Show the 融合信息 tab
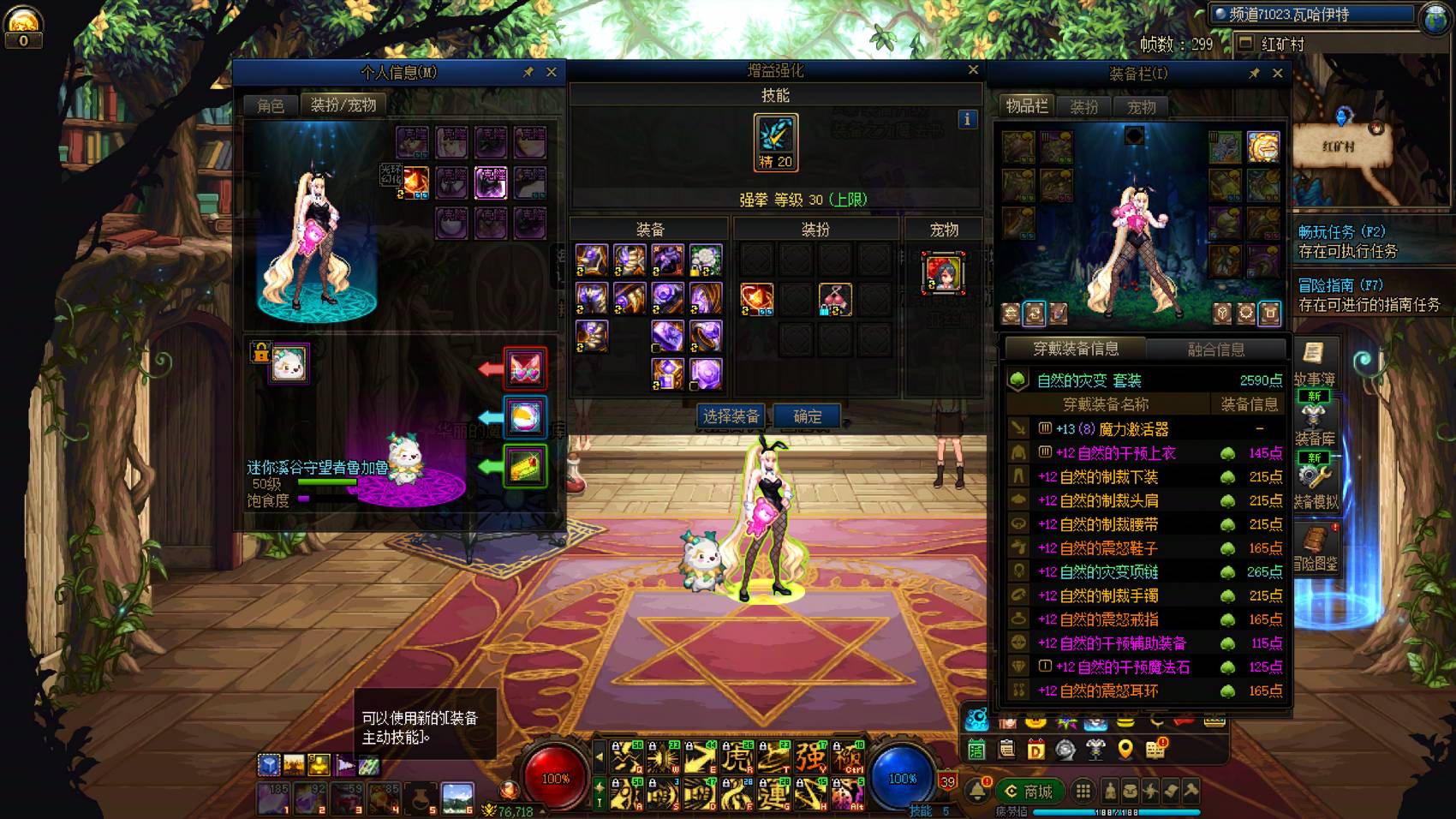Viewport: 1456px width, 819px height. [1216, 349]
